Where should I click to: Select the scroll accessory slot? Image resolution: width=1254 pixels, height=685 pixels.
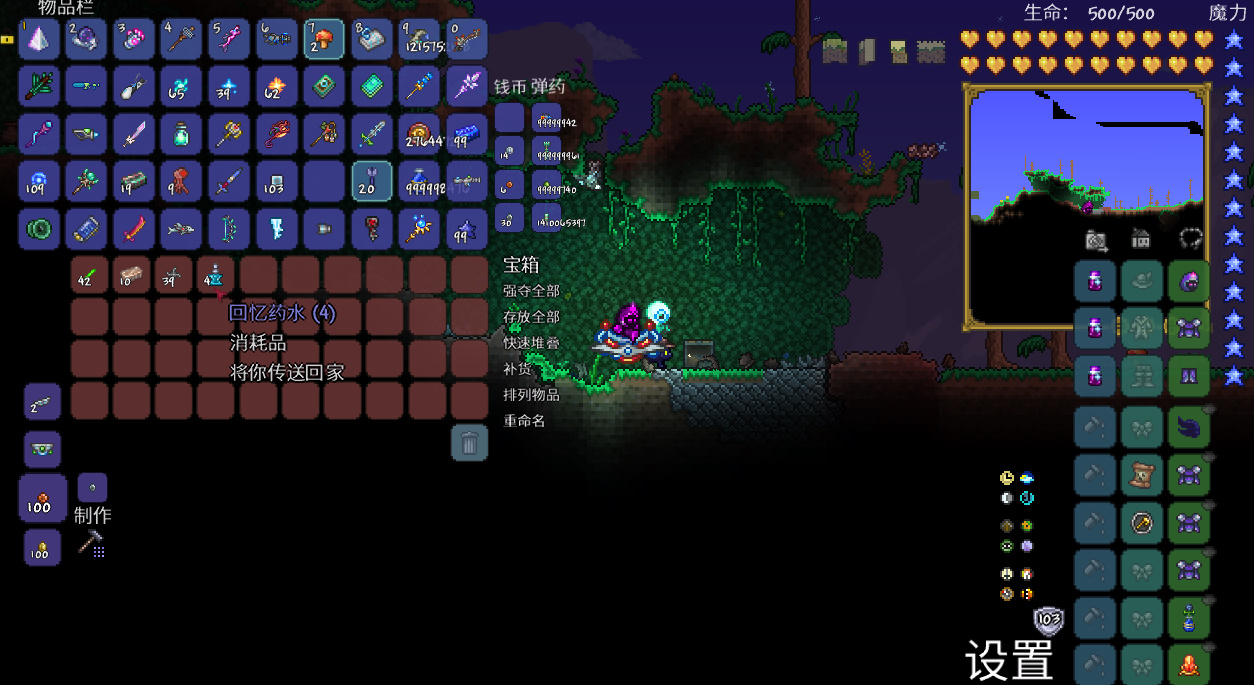[1141, 474]
